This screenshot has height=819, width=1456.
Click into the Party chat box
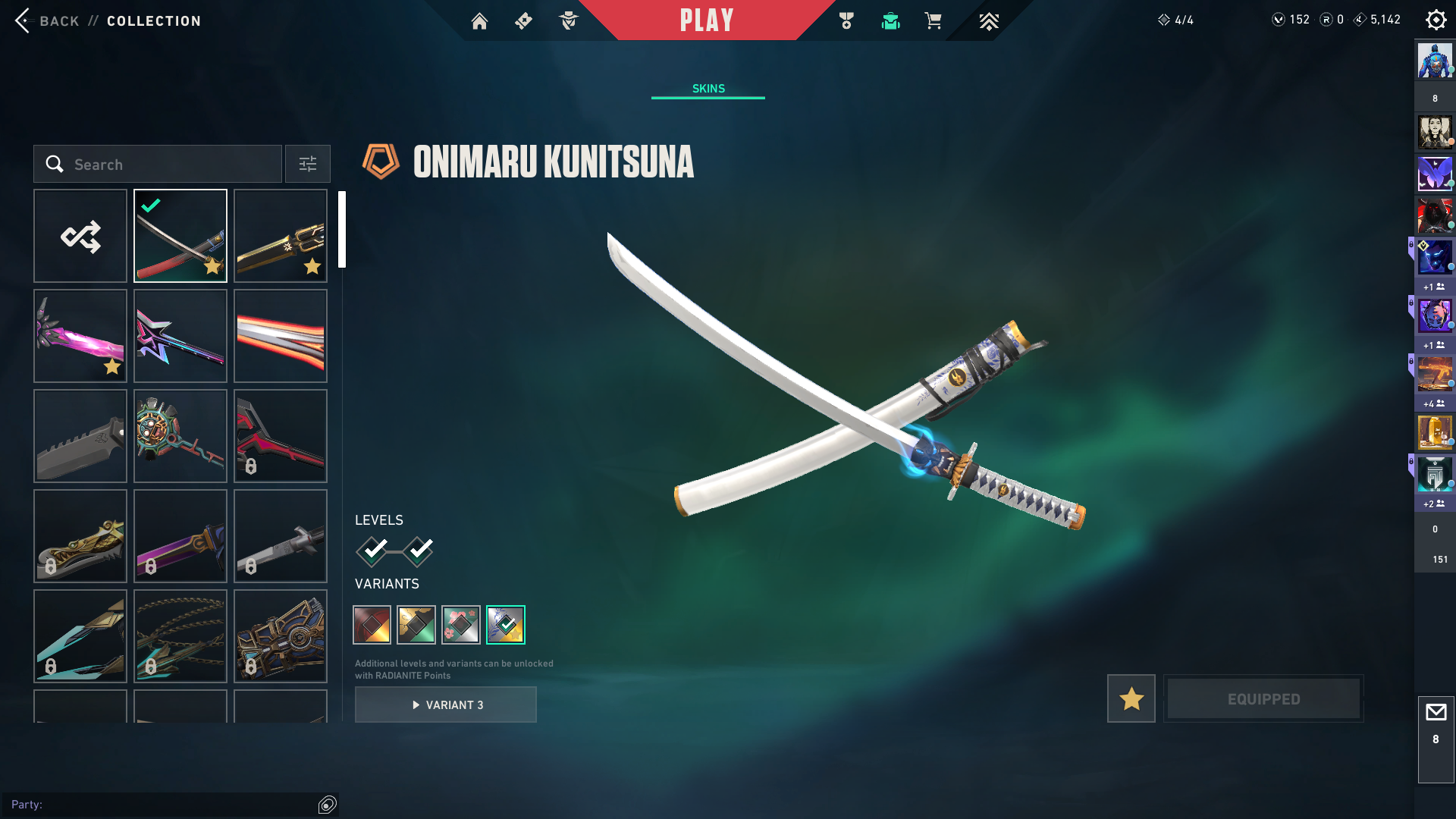159,805
